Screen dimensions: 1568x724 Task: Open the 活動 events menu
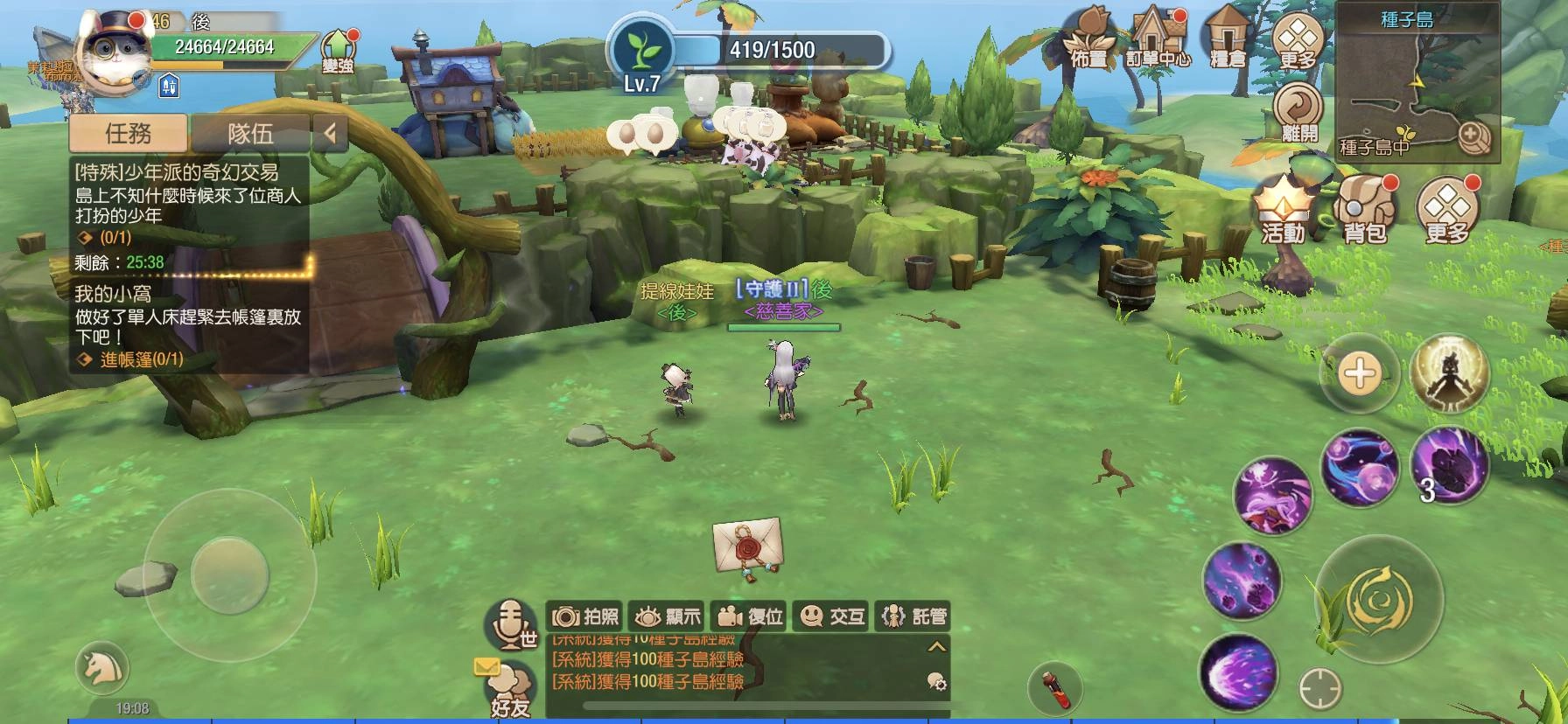[x=1282, y=210]
